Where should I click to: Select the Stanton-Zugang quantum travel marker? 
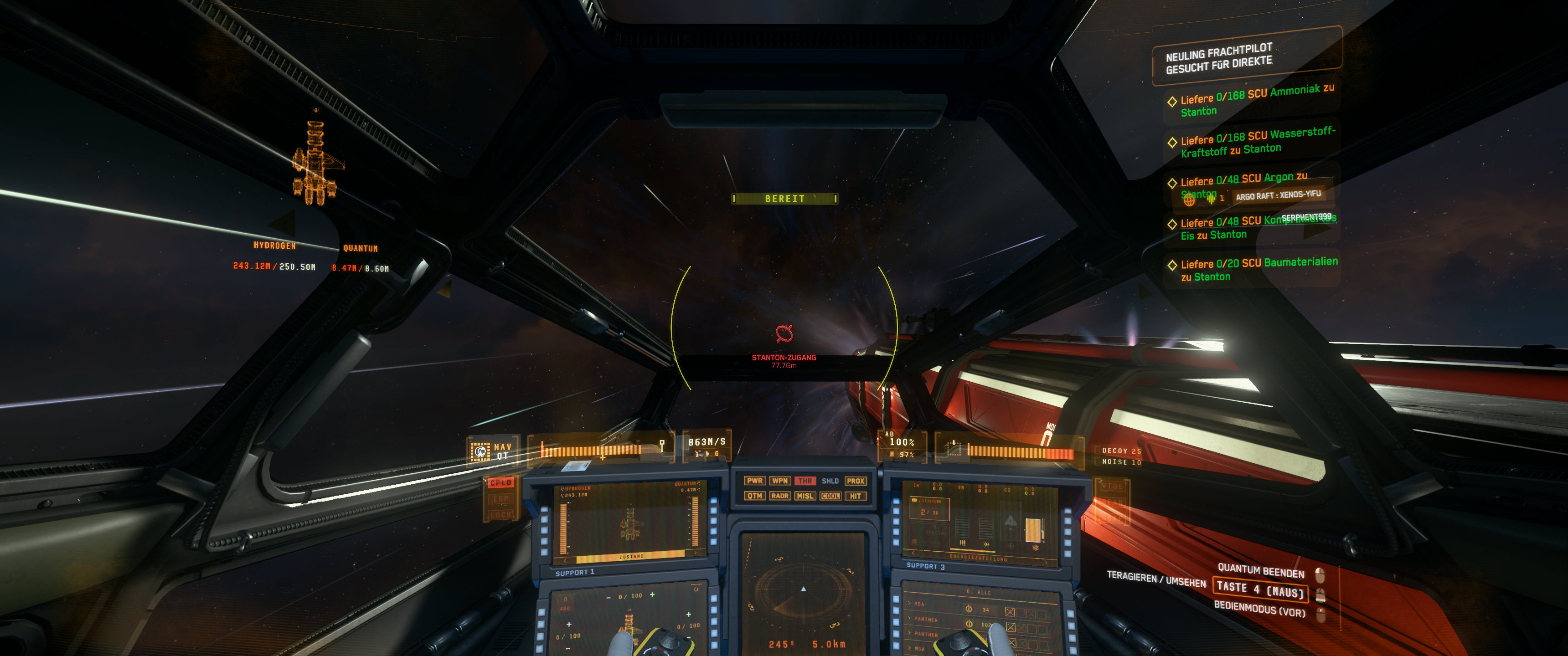coord(784,333)
